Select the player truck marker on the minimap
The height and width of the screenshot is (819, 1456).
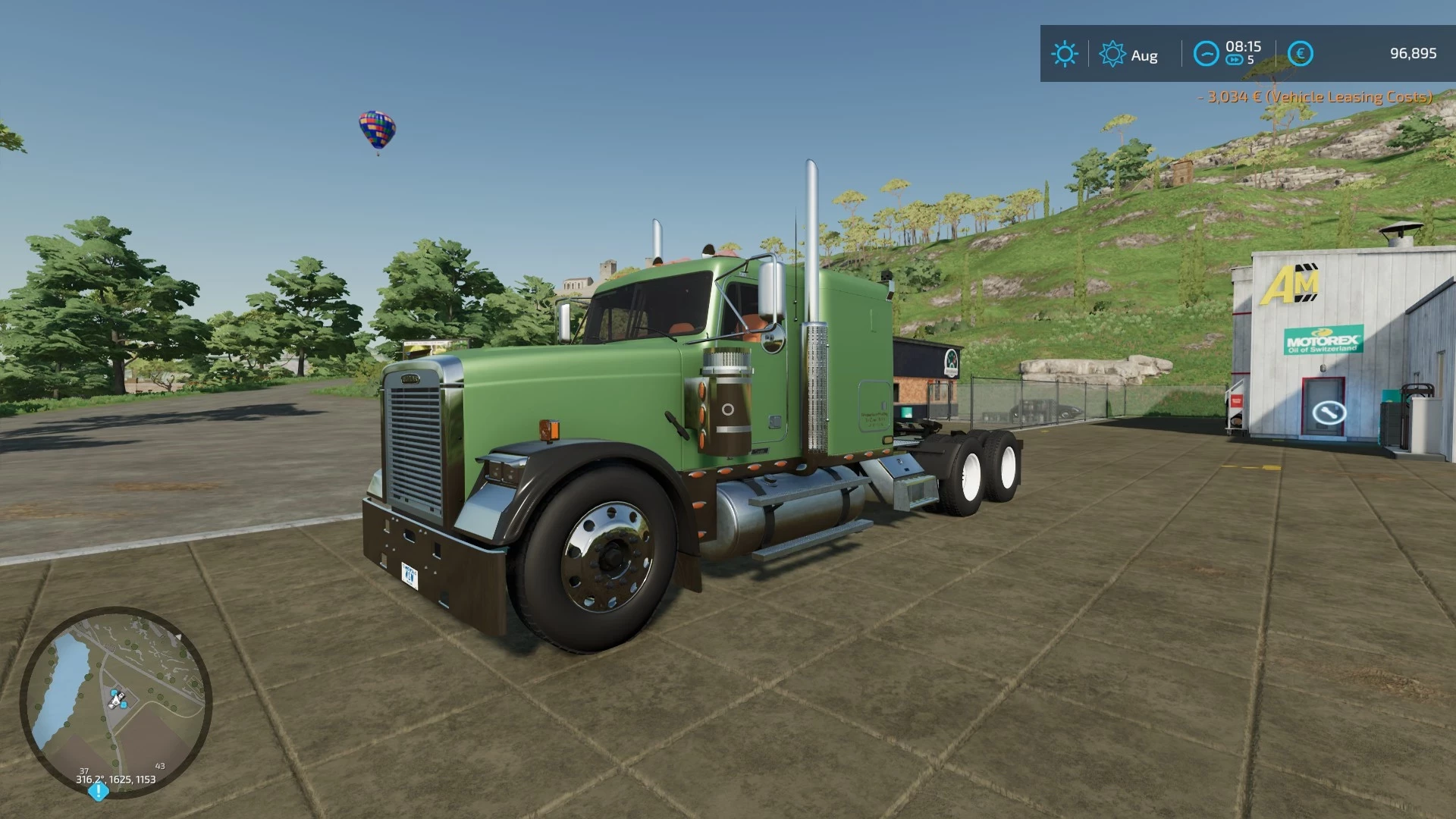[118, 699]
